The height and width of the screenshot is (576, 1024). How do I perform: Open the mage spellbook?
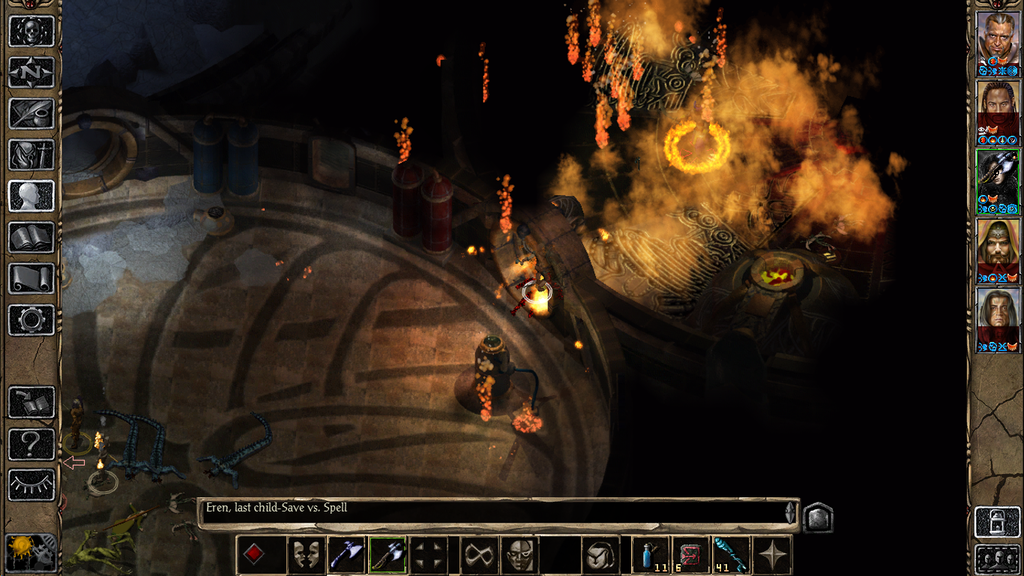click(31, 237)
